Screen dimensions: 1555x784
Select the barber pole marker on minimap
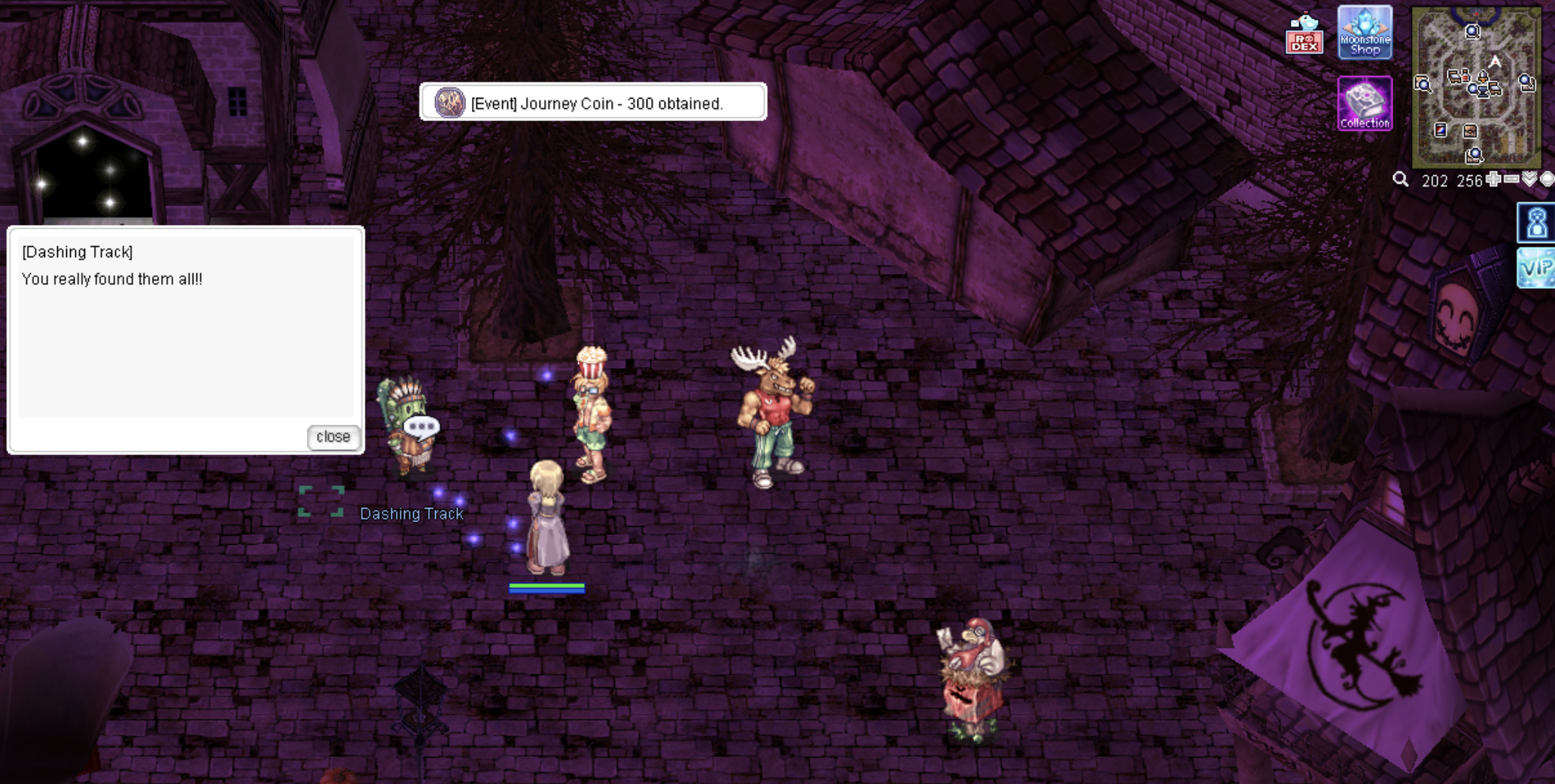tap(1440, 130)
